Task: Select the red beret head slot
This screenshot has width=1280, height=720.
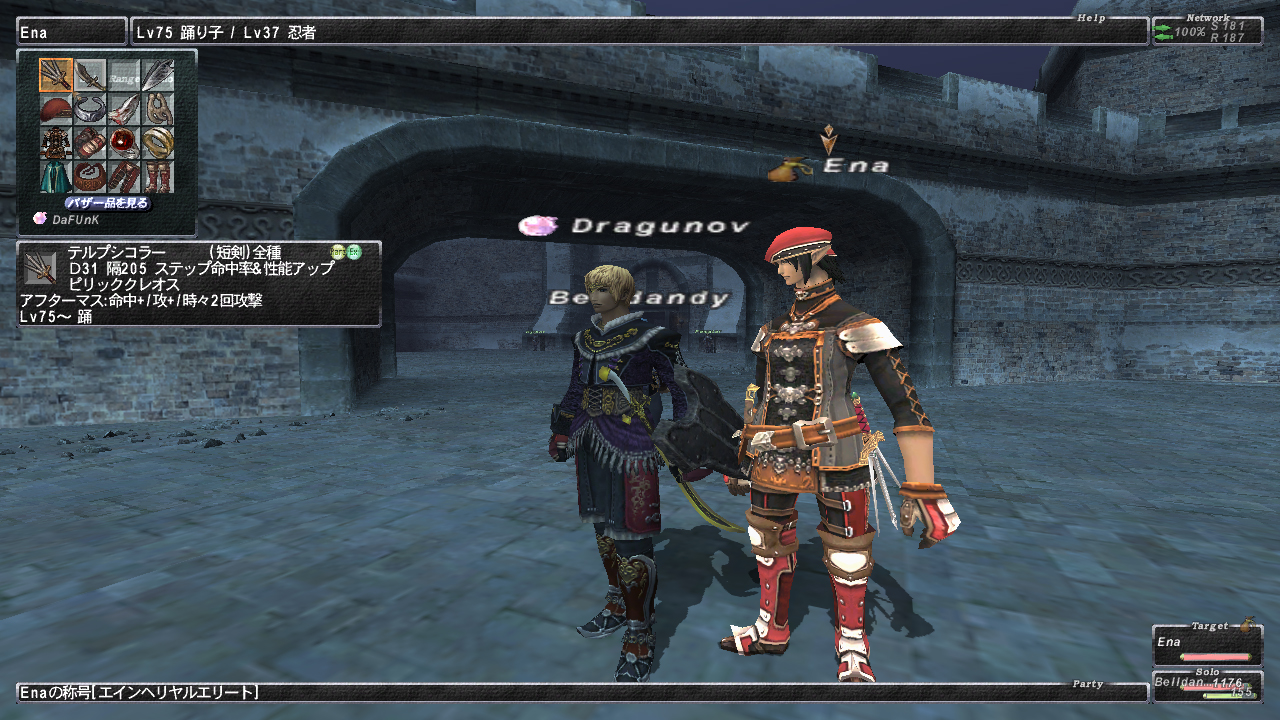Action: point(56,109)
